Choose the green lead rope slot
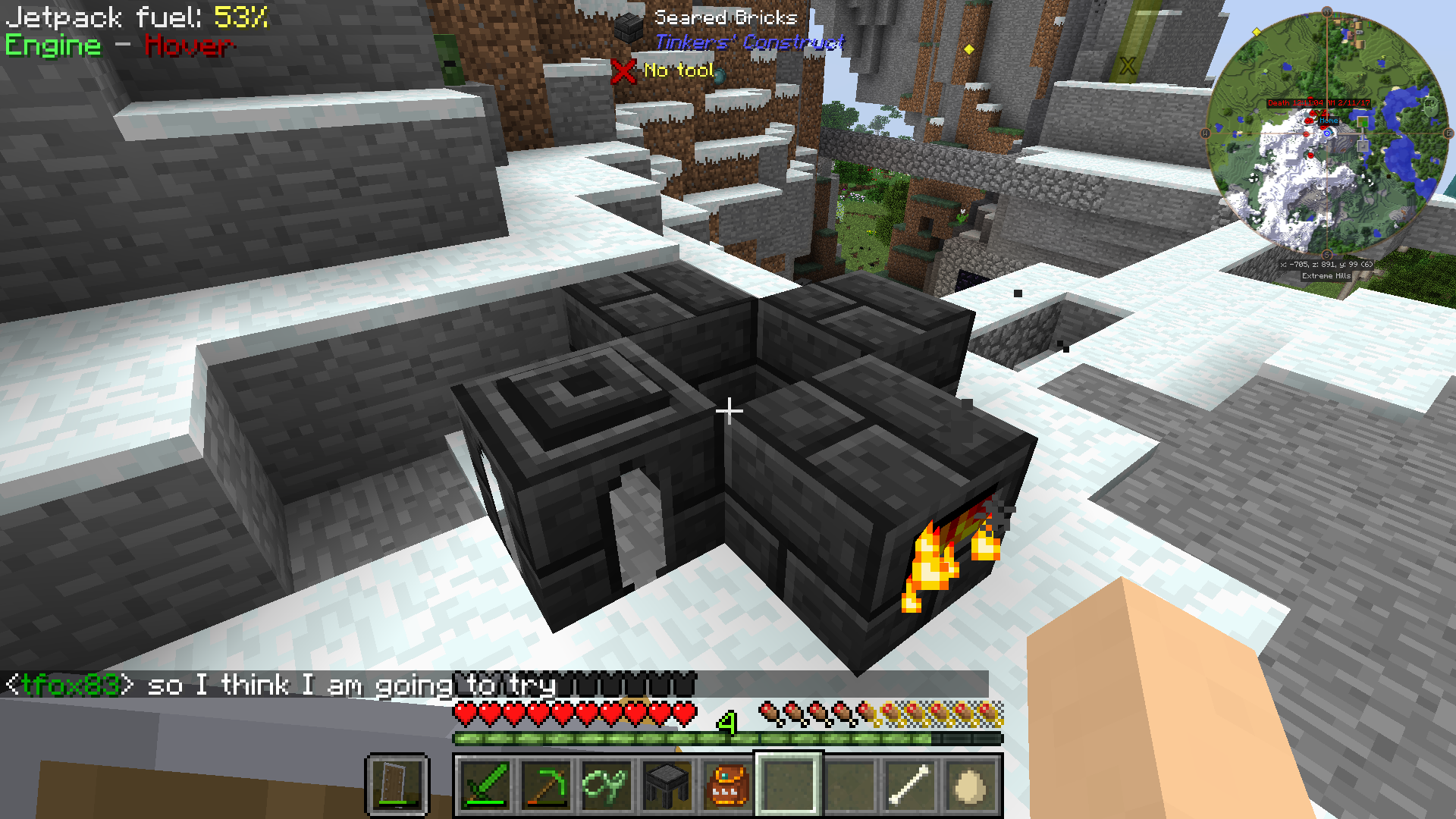Screen dimensions: 1456x819 [x=606, y=786]
